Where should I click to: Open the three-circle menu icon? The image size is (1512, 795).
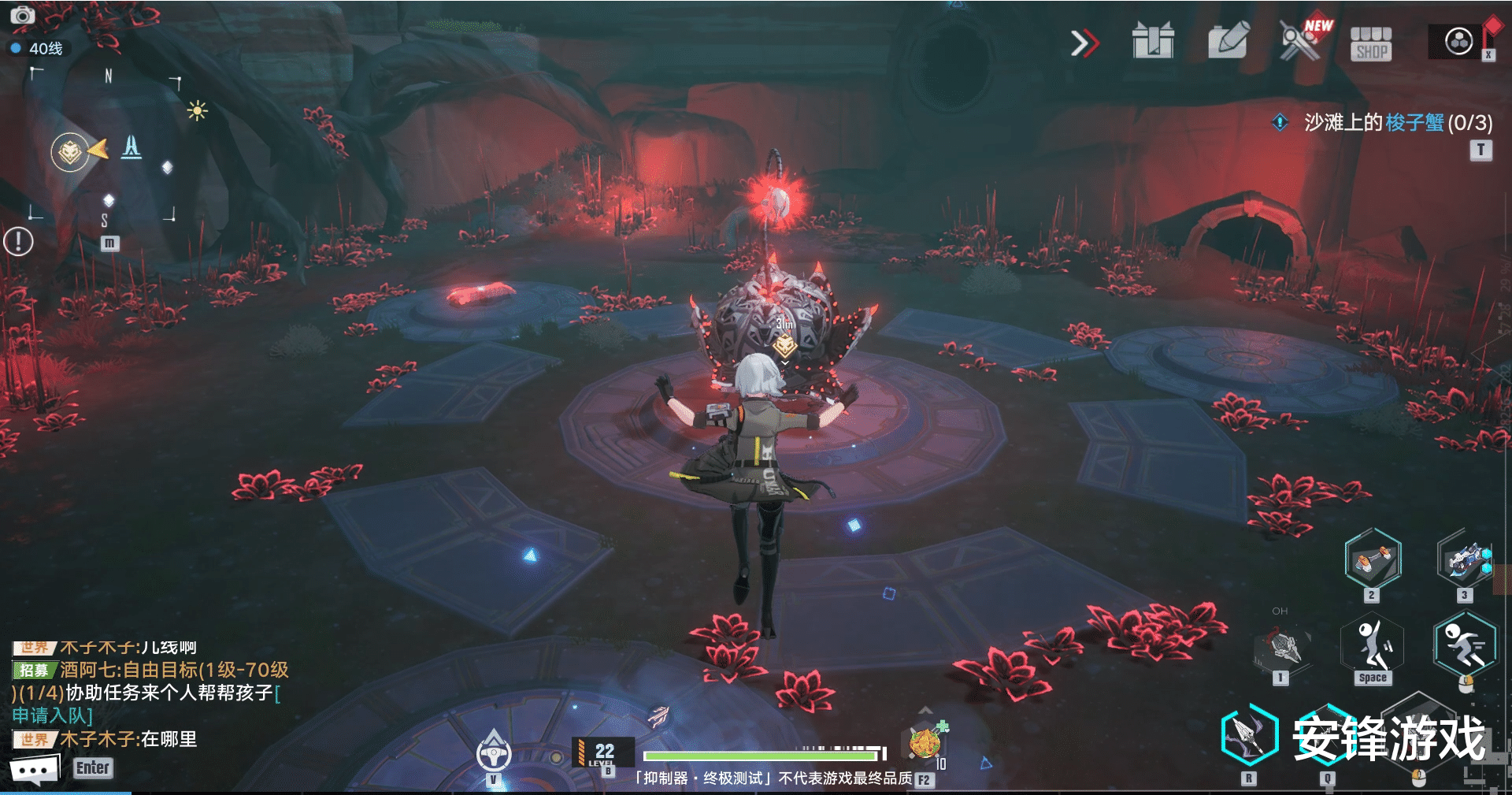tap(1458, 41)
